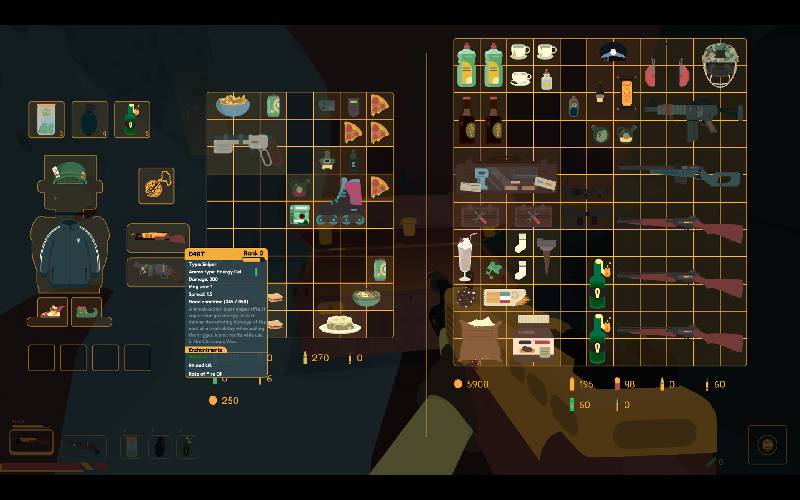Viewport: 800px width, 500px height.
Task: Select the equipped orange sniper rifle slot
Action: 158,238
